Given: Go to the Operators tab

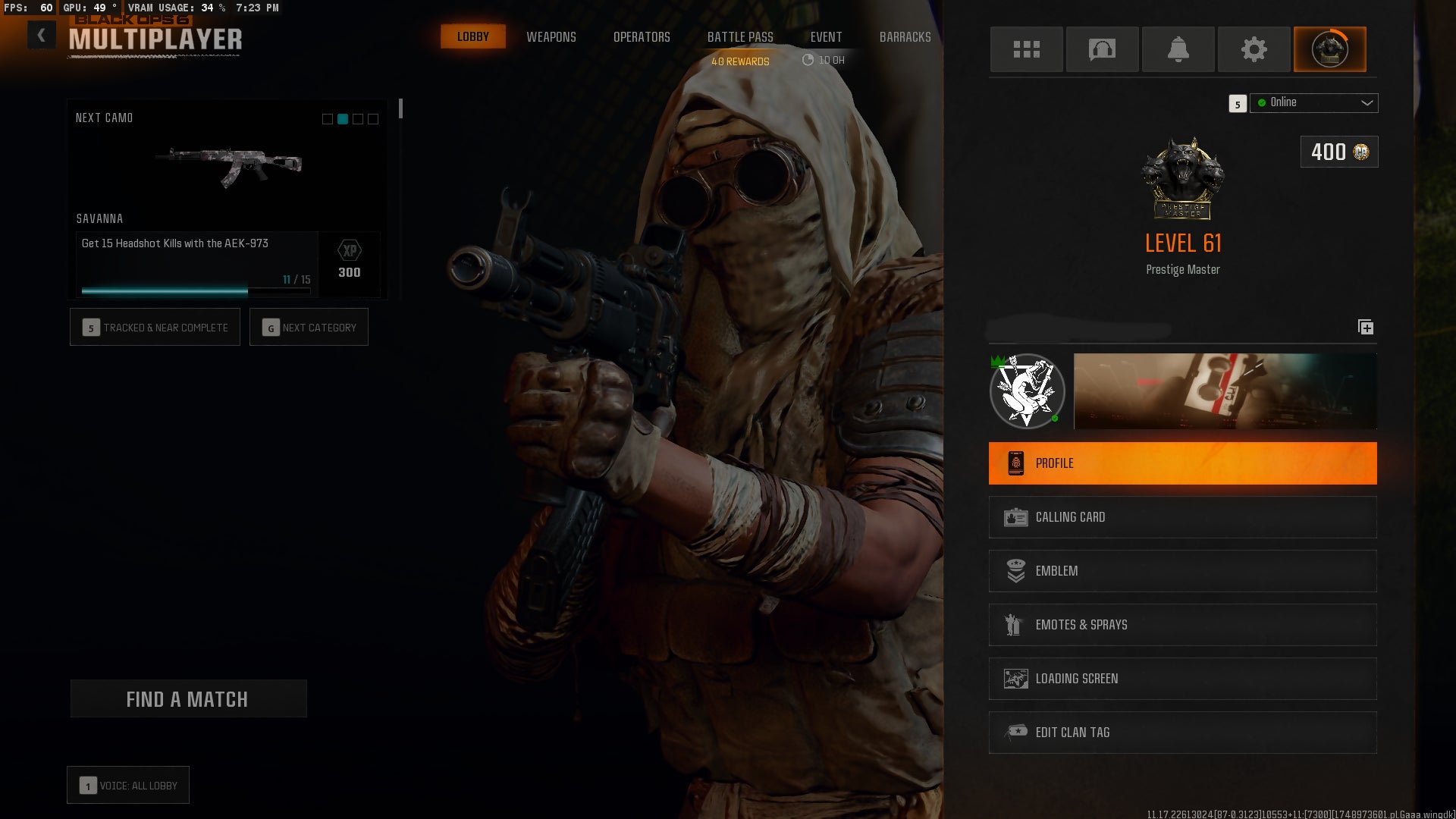Looking at the screenshot, I should coord(642,36).
